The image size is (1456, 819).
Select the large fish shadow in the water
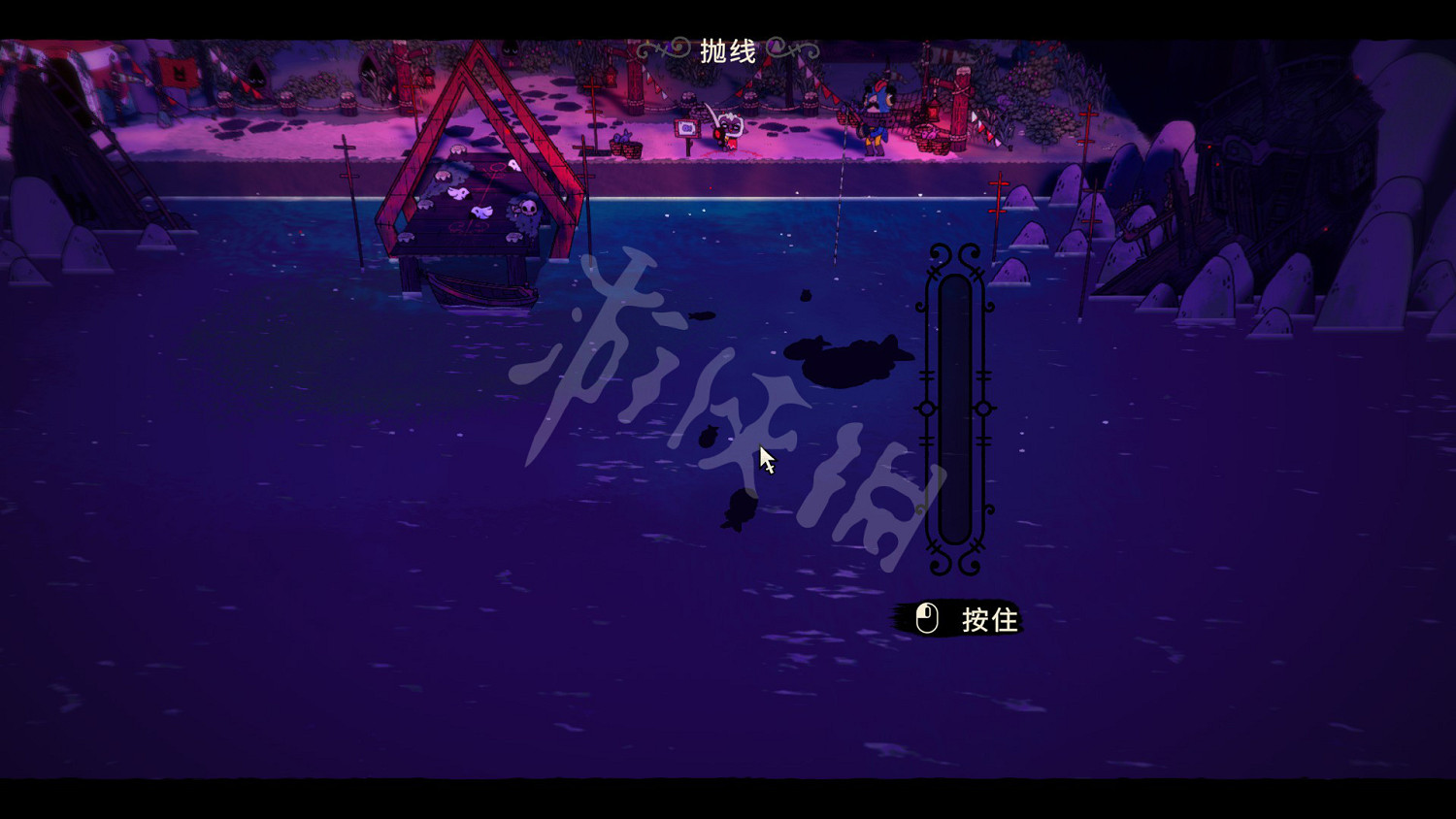pyautogui.click(x=844, y=361)
